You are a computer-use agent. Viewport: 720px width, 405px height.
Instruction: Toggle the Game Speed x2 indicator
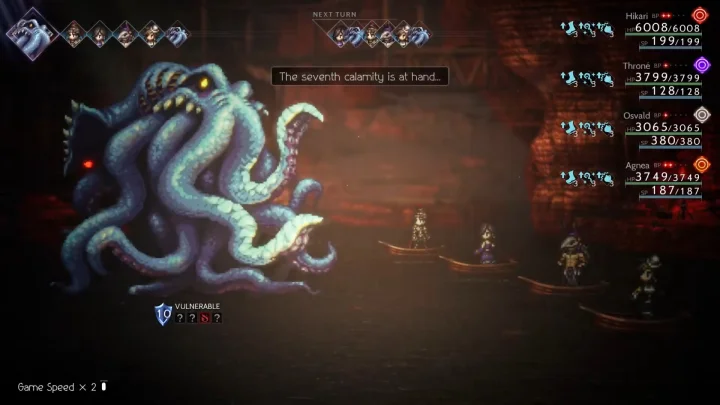[x=60, y=386]
